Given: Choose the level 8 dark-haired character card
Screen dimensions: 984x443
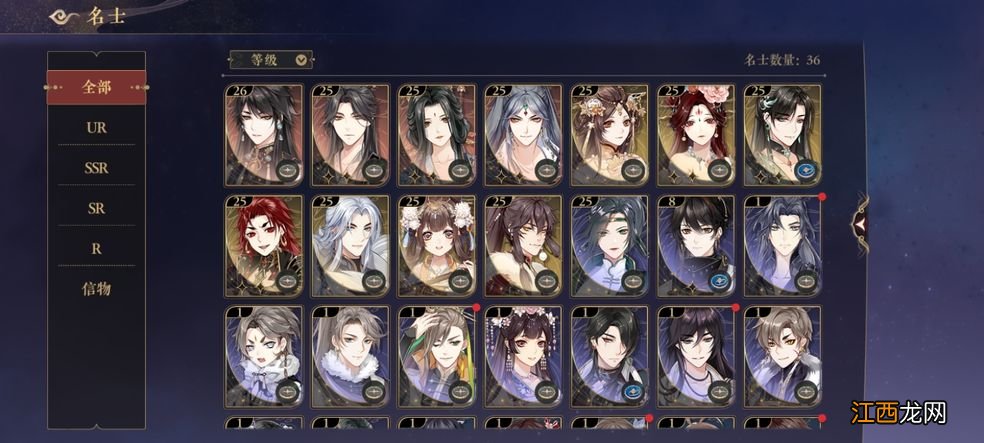Looking at the screenshot, I should 696,246.
